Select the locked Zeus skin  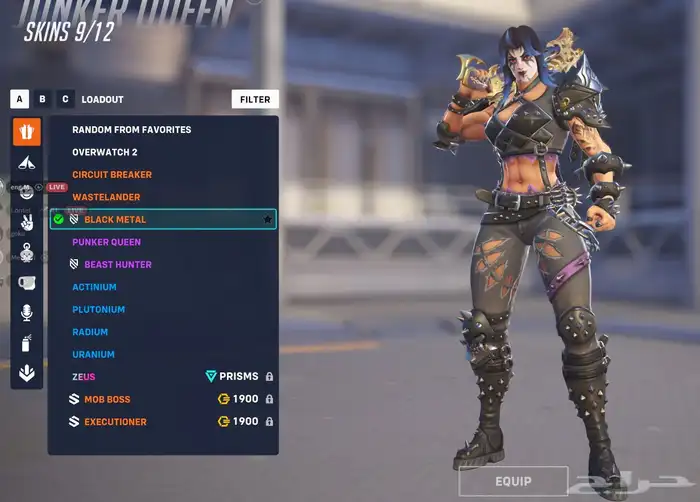tap(84, 377)
